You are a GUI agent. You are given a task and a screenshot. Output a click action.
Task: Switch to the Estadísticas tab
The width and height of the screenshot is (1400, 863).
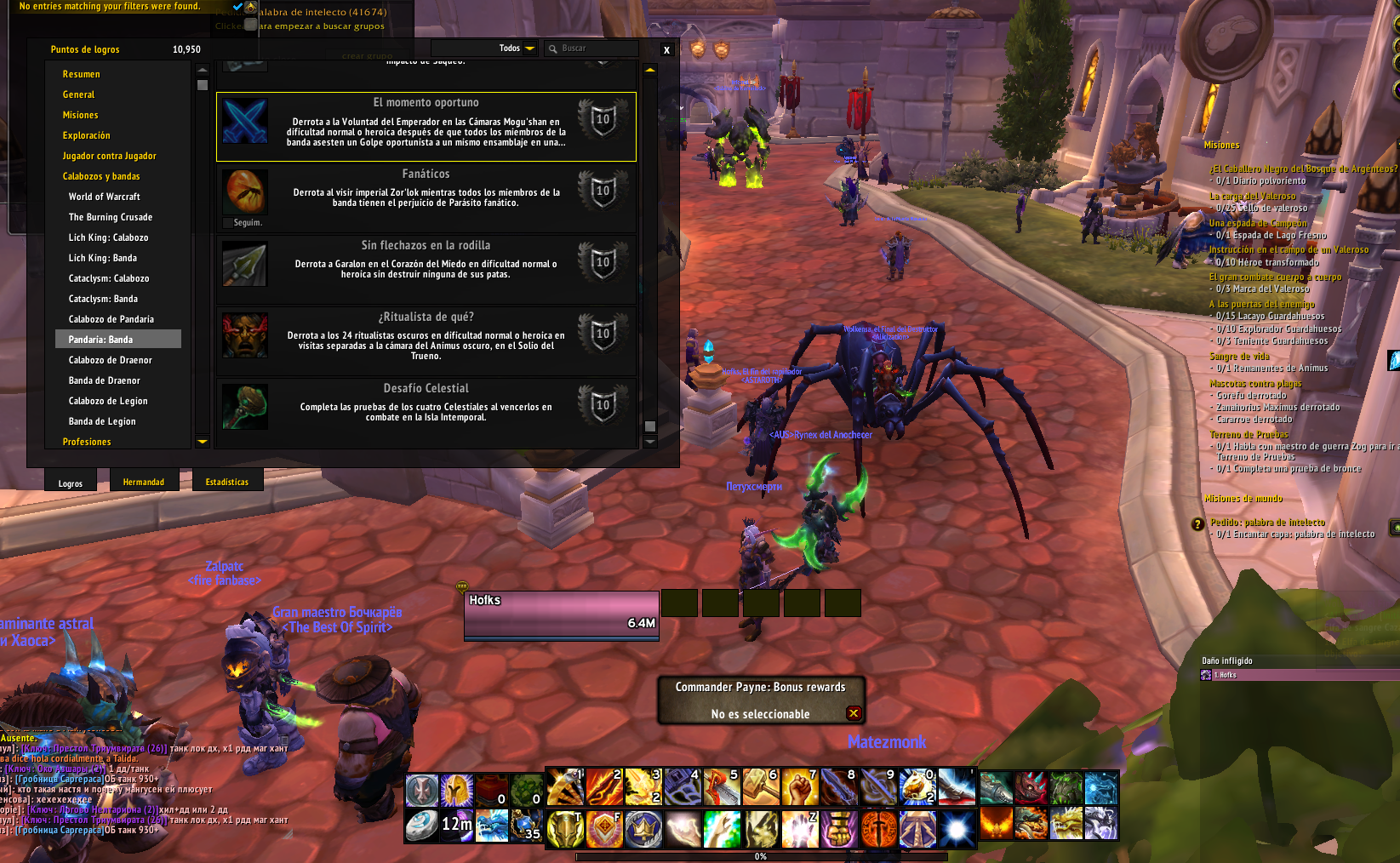227,483
